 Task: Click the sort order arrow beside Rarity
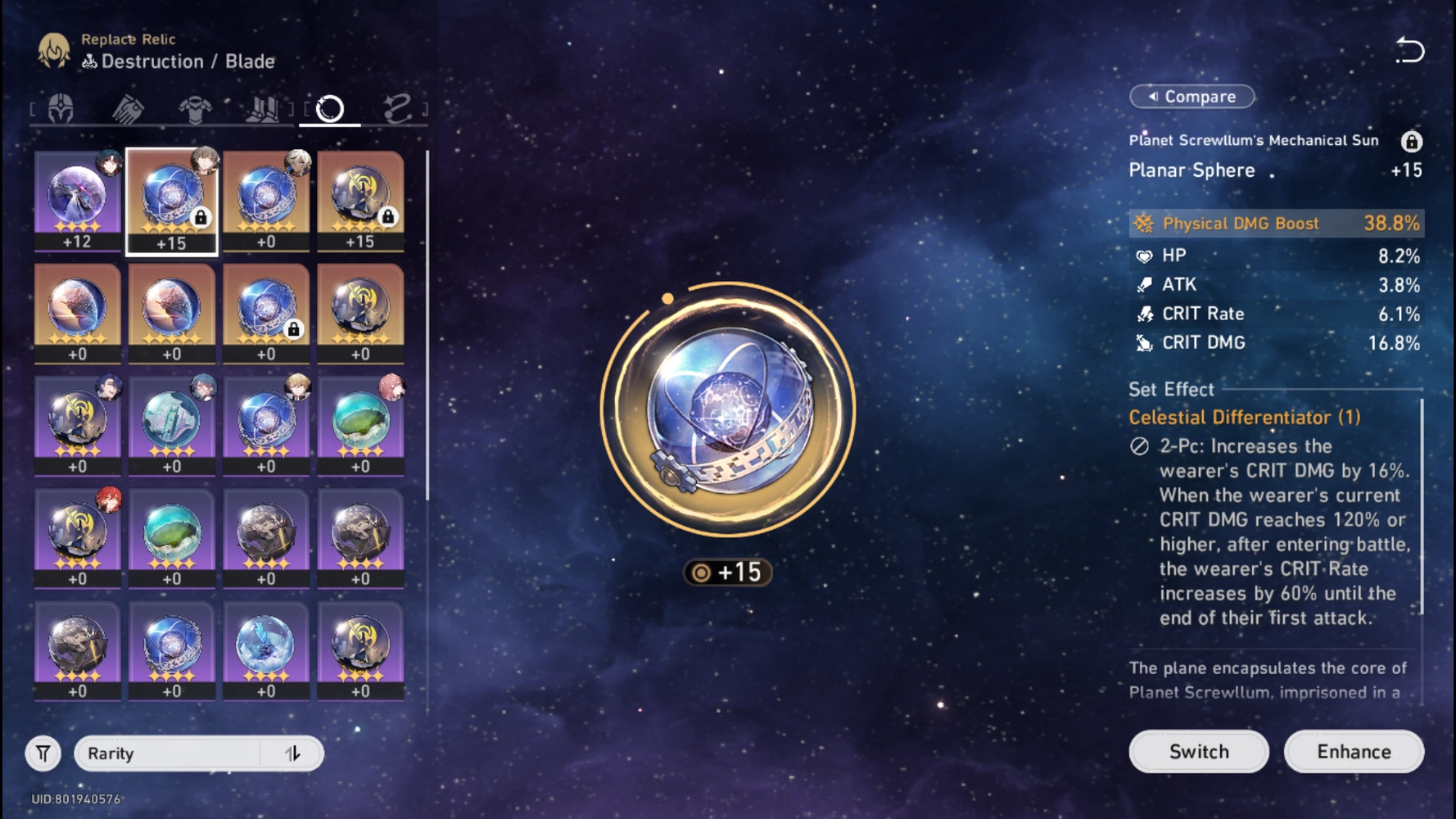pos(295,753)
